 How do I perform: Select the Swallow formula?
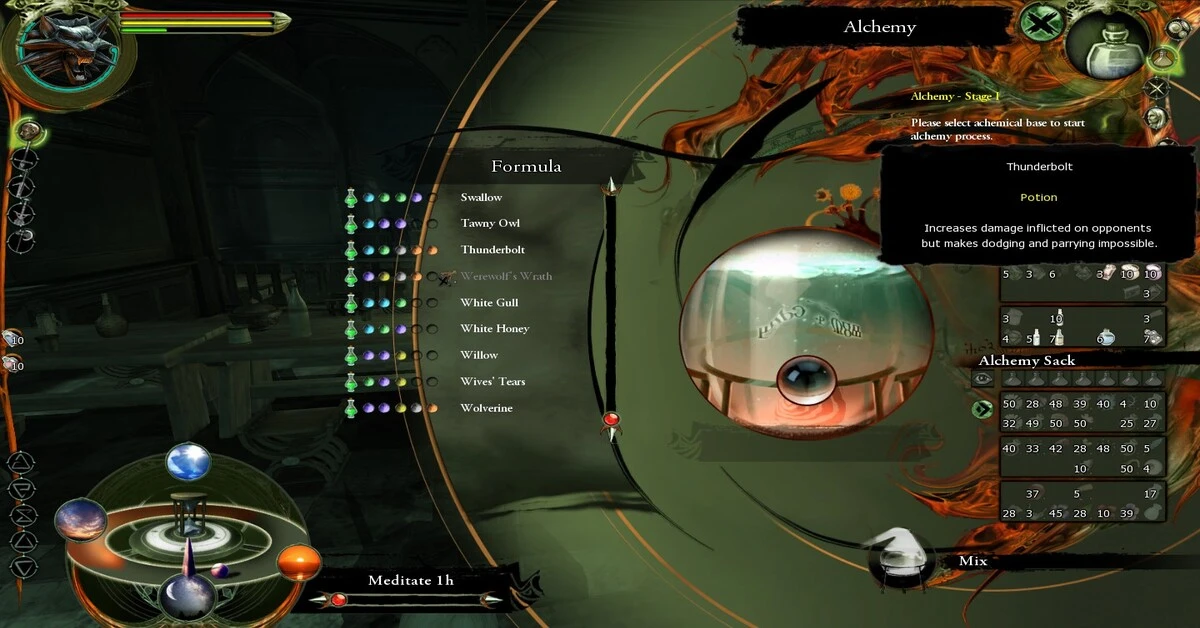coord(481,198)
